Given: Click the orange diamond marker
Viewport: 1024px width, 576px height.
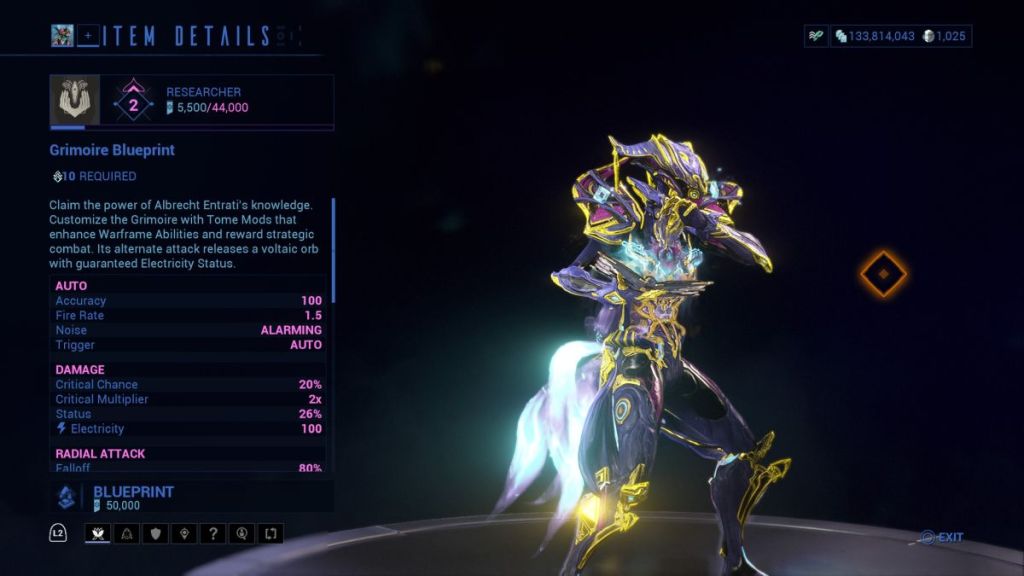Looking at the screenshot, I should (884, 273).
